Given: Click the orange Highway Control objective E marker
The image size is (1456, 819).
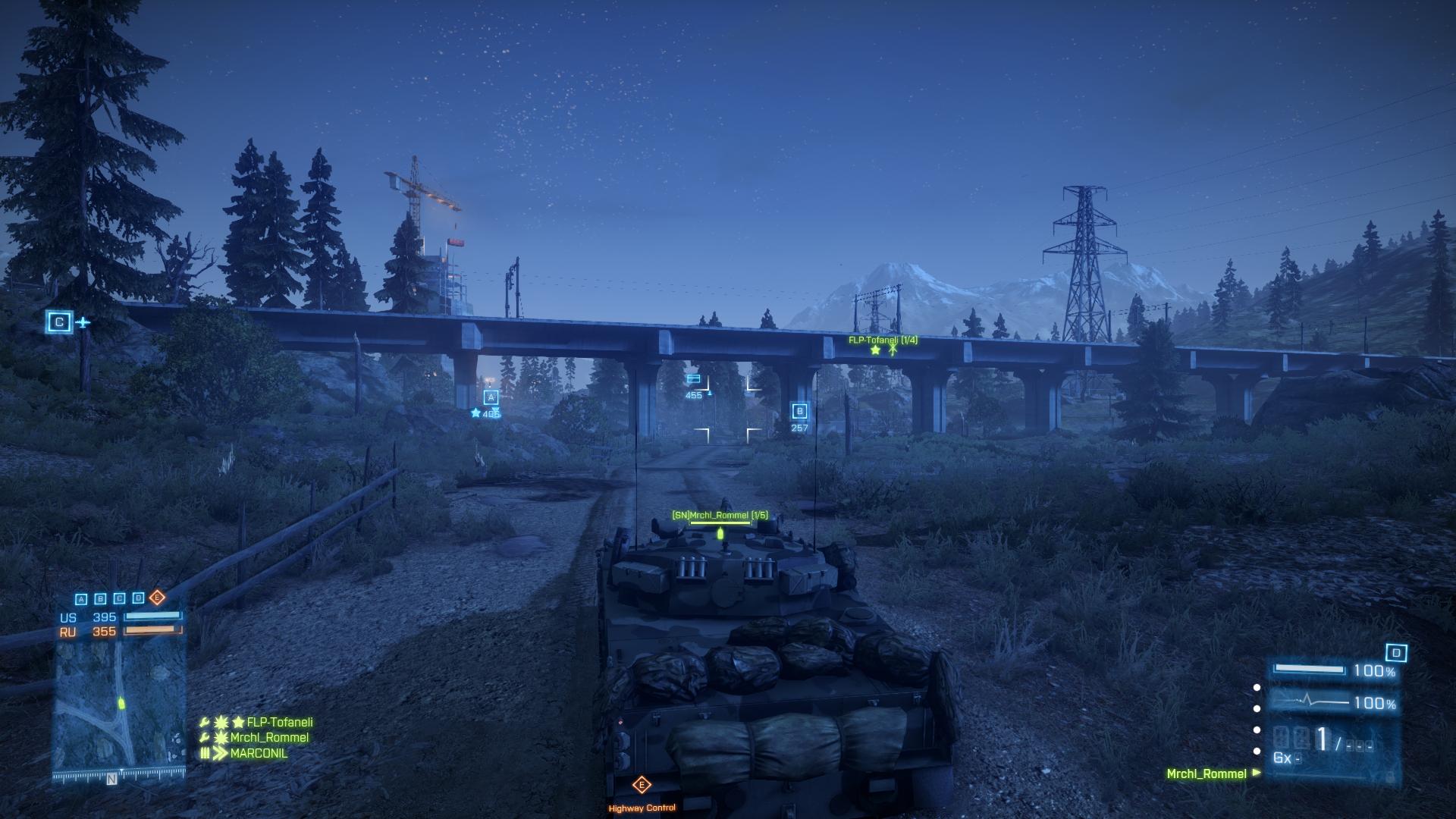Looking at the screenshot, I should tap(642, 785).
